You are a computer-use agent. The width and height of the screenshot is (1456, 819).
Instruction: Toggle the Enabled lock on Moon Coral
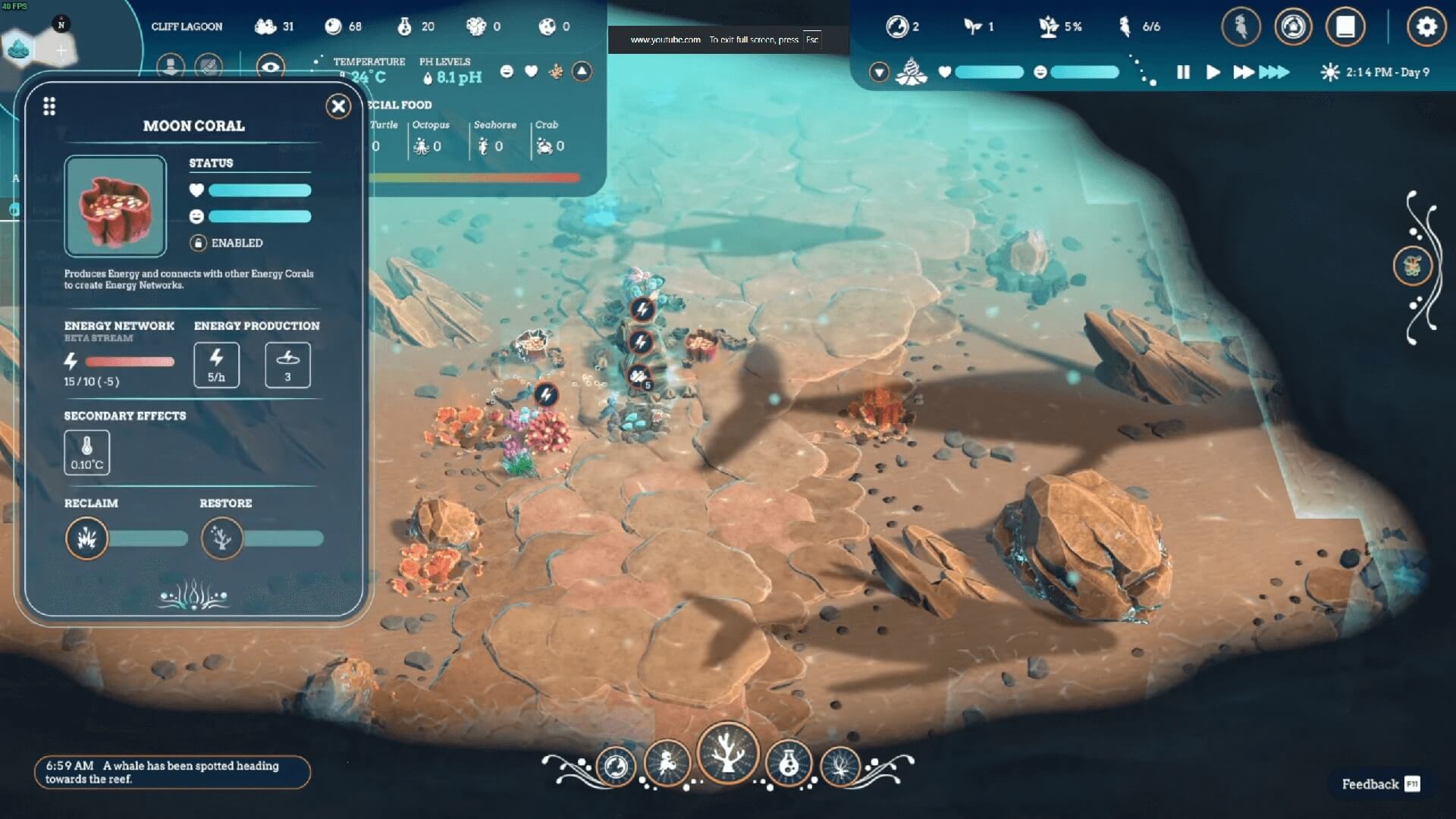198,243
